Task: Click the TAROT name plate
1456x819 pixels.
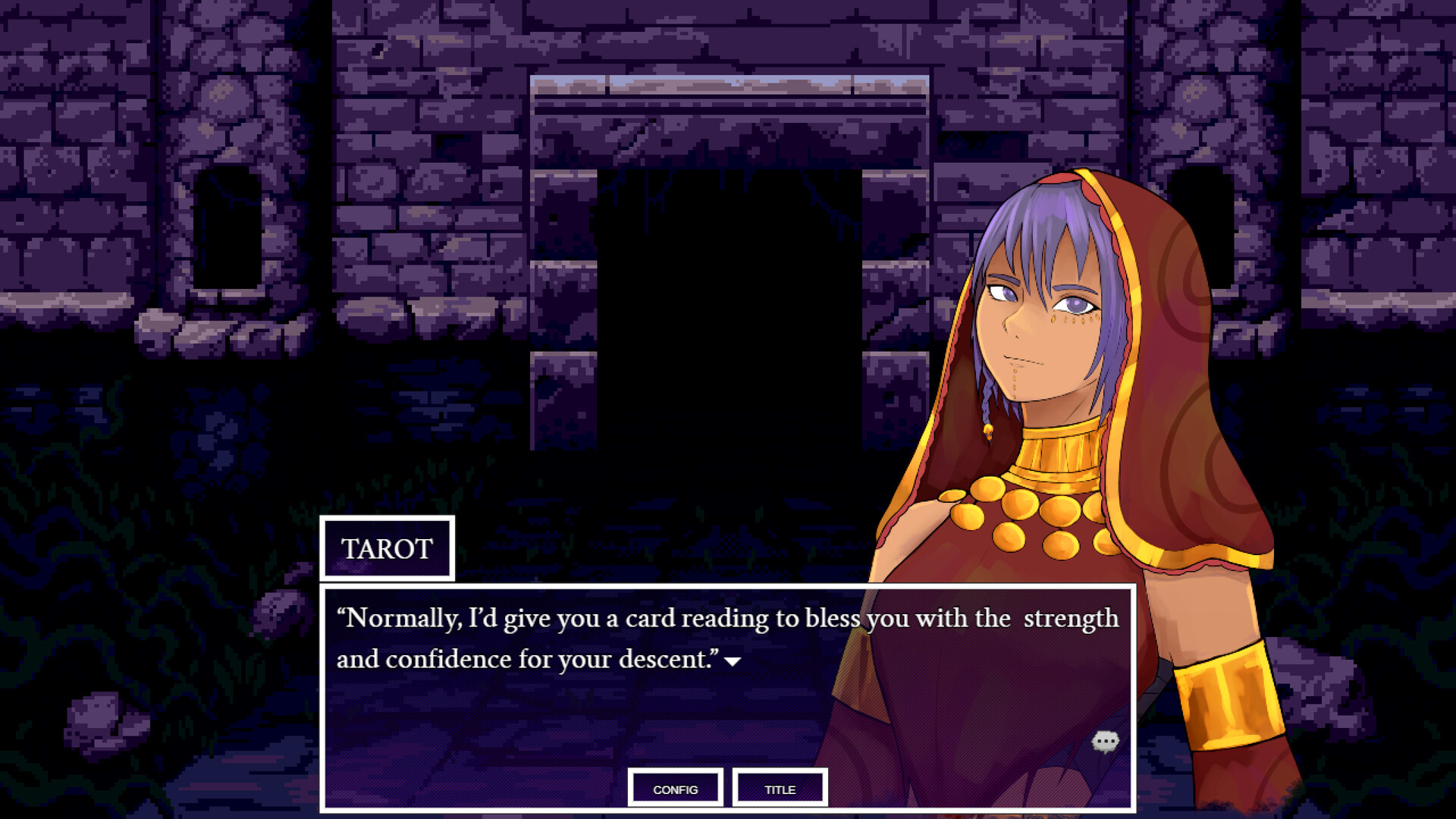Action: click(388, 548)
